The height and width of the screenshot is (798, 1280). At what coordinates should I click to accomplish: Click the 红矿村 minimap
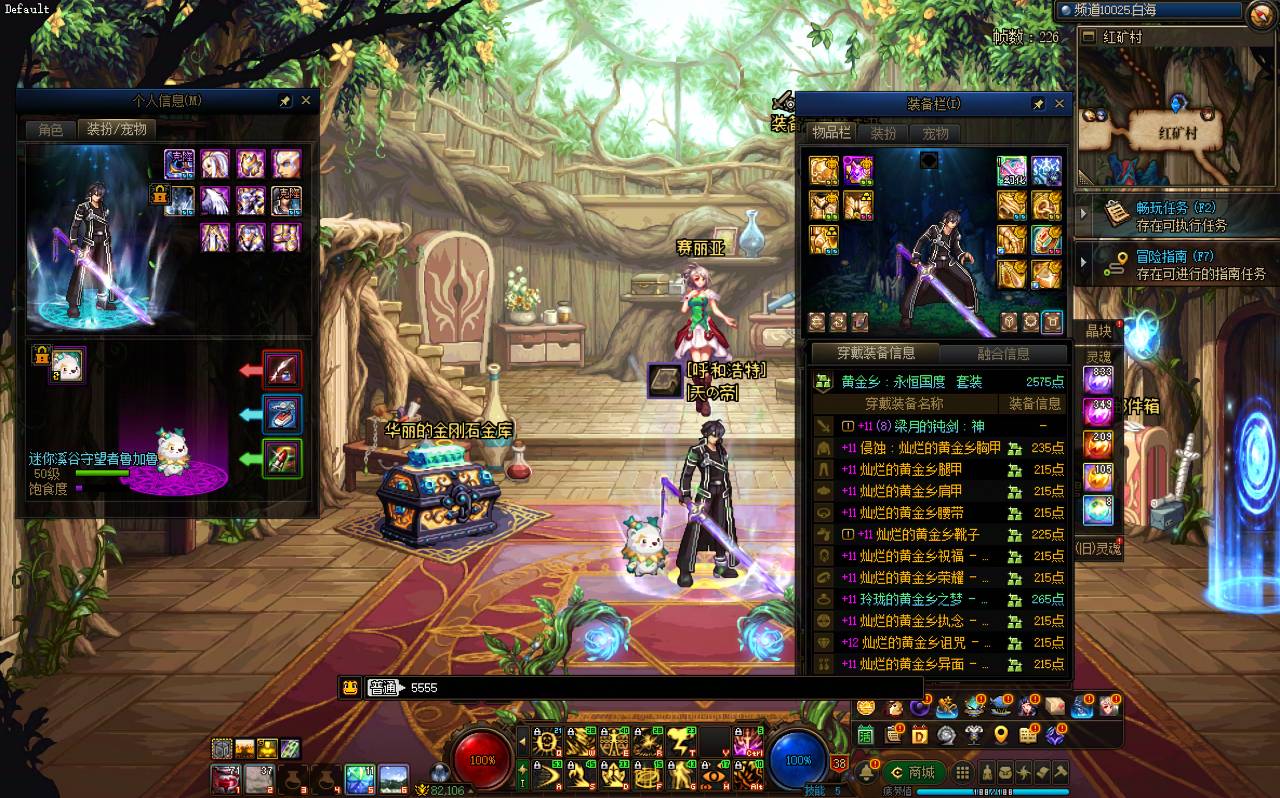point(1176,119)
